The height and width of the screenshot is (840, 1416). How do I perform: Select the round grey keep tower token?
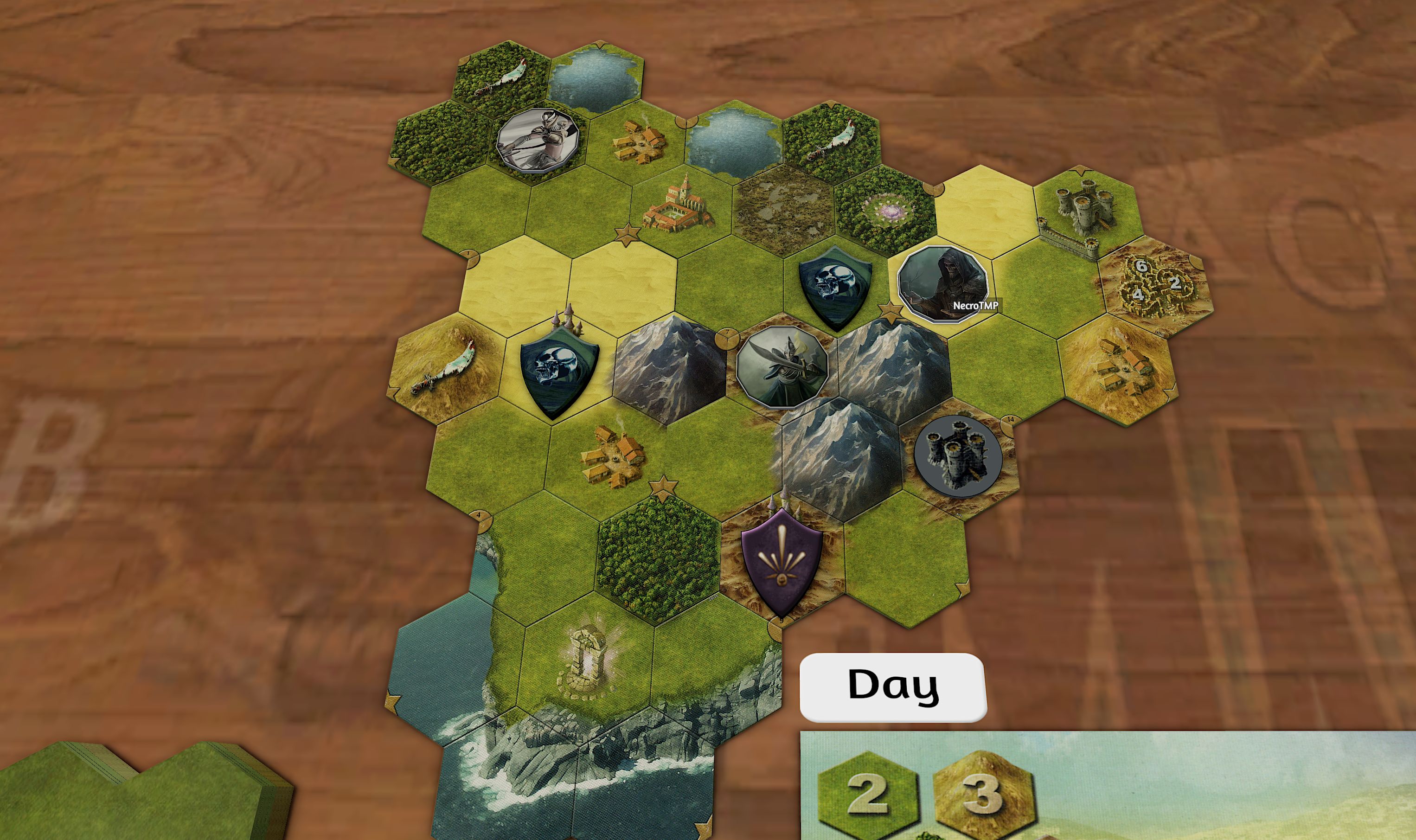[958, 456]
